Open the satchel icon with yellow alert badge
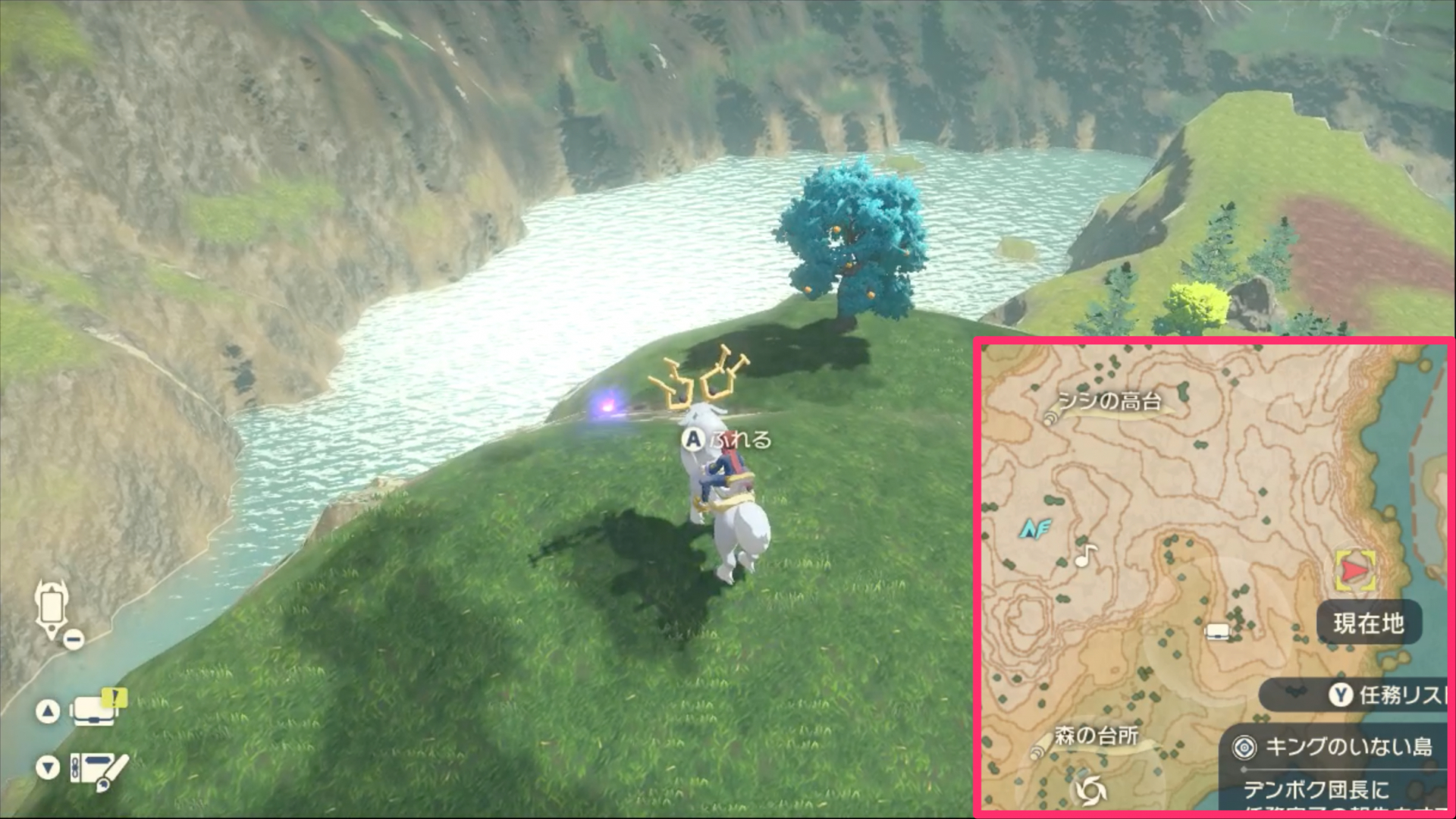Screen dimensions: 1456x819 point(93,711)
